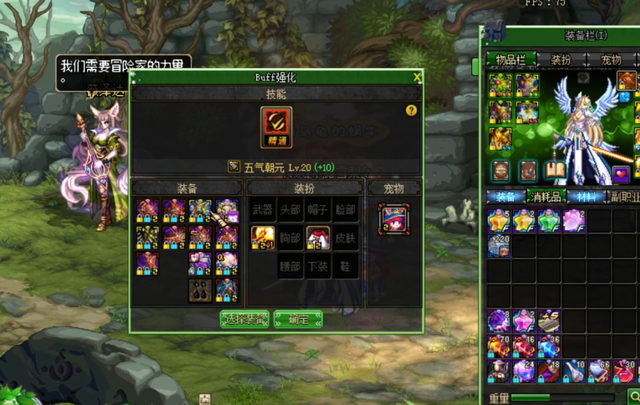Open the 消耗品 item category tab
640x405 pixels.
[x=547, y=197]
